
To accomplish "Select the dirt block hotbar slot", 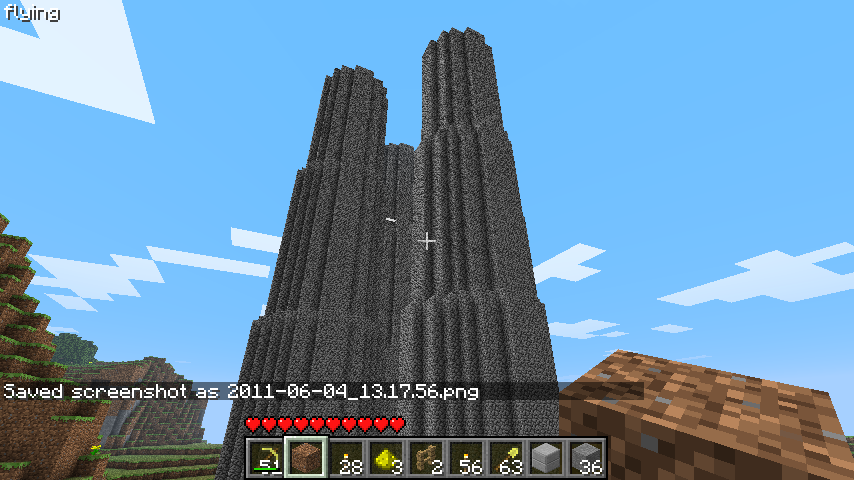I will click(x=307, y=459).
